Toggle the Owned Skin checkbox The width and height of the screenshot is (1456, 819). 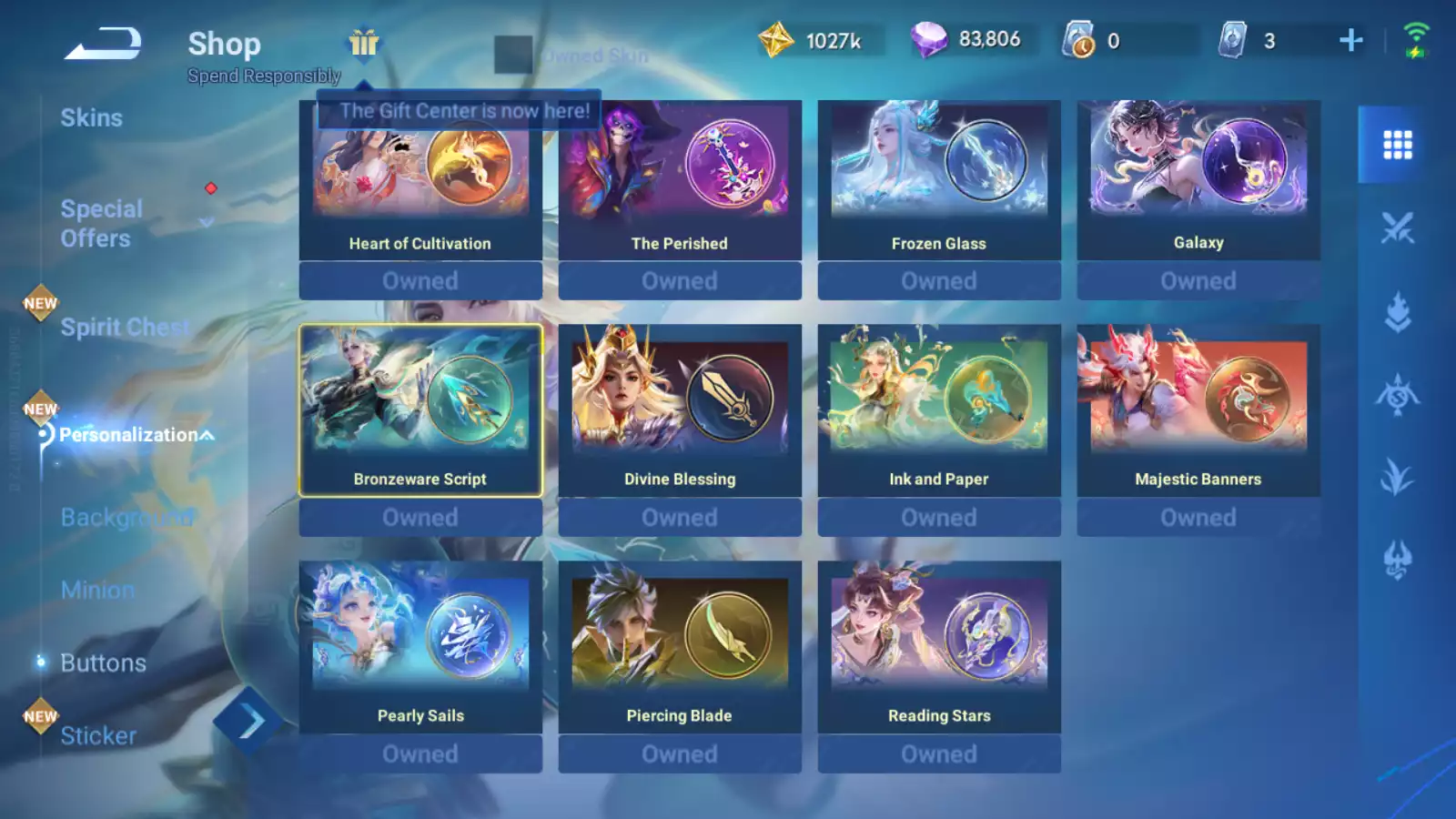click(513, 55)
